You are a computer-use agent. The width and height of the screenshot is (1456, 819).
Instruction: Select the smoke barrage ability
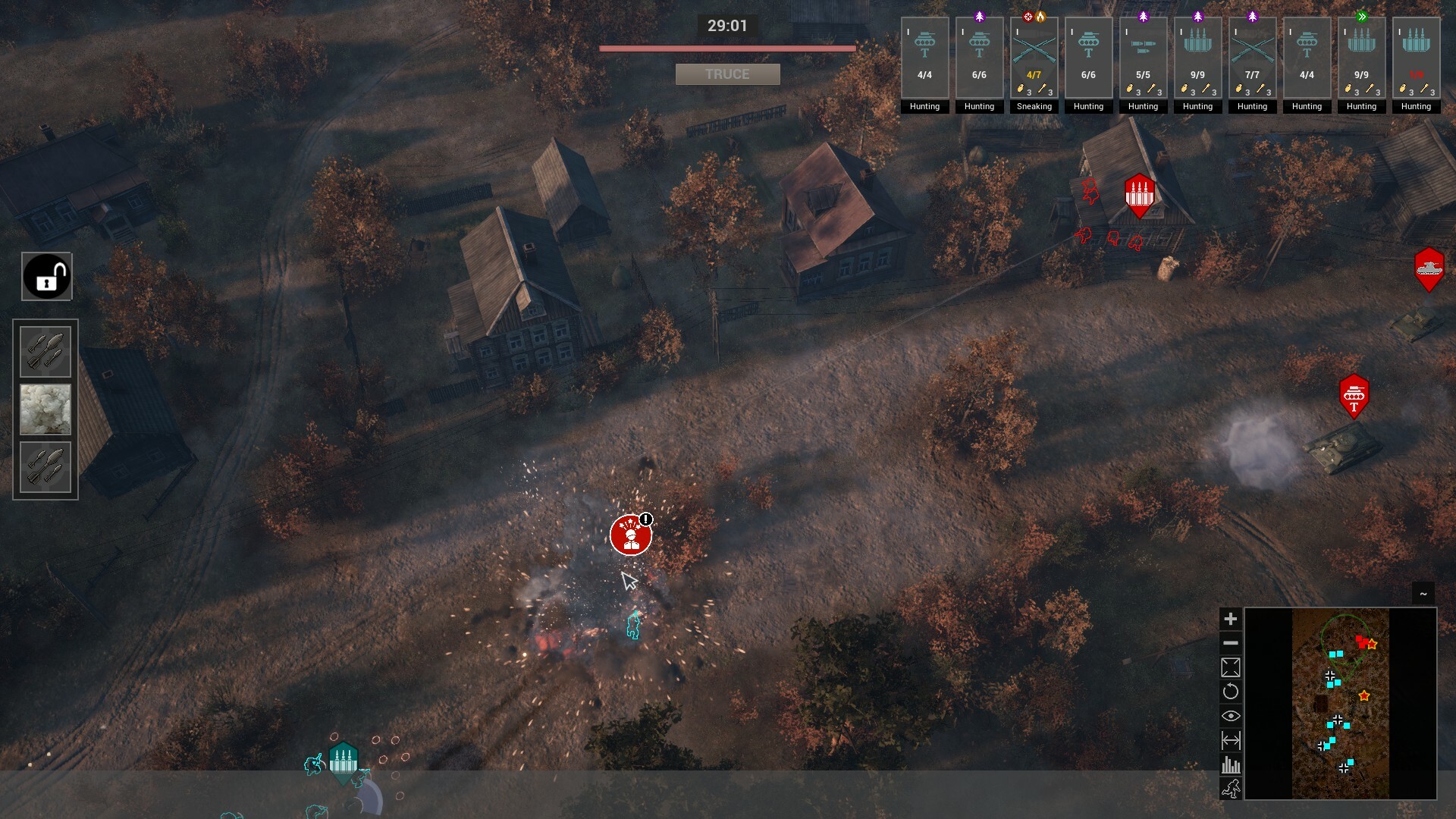click(x=45, y=409)
